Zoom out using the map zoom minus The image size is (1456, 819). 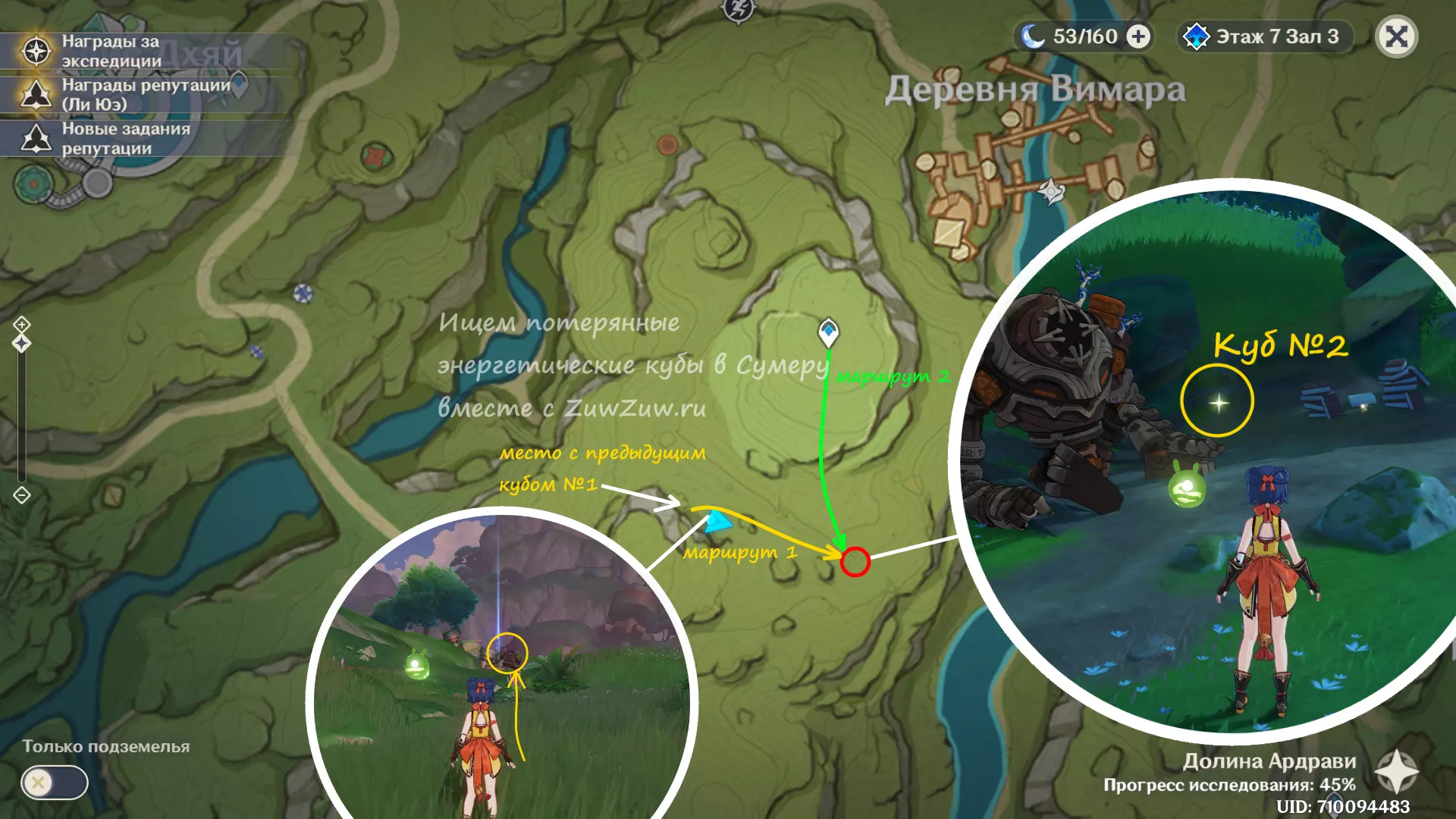click(21, 495)
